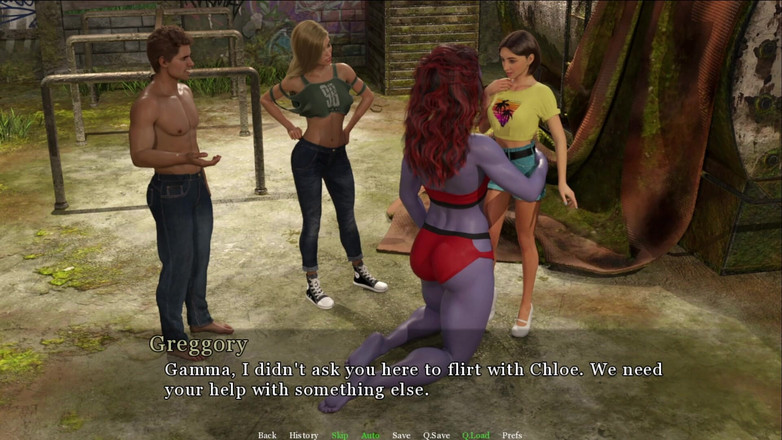Enable Auto-advance for dialogue
782x440 pixels.
tap(370, 435)
